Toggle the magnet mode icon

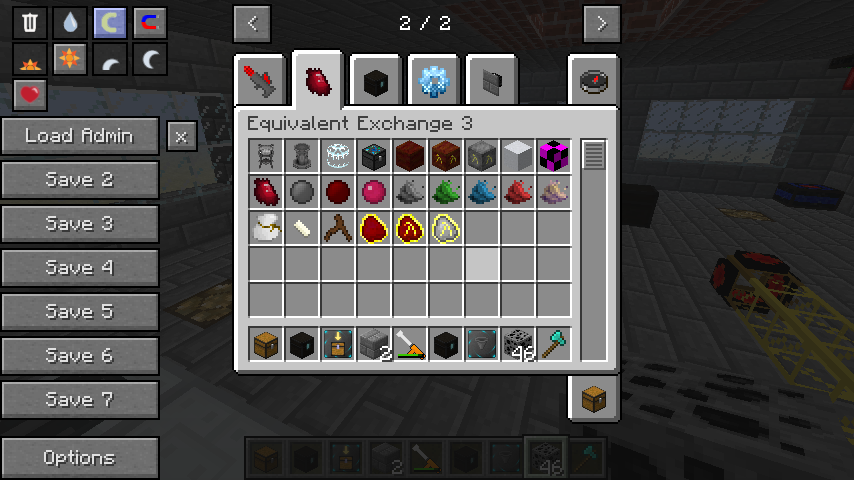point(149,23)
